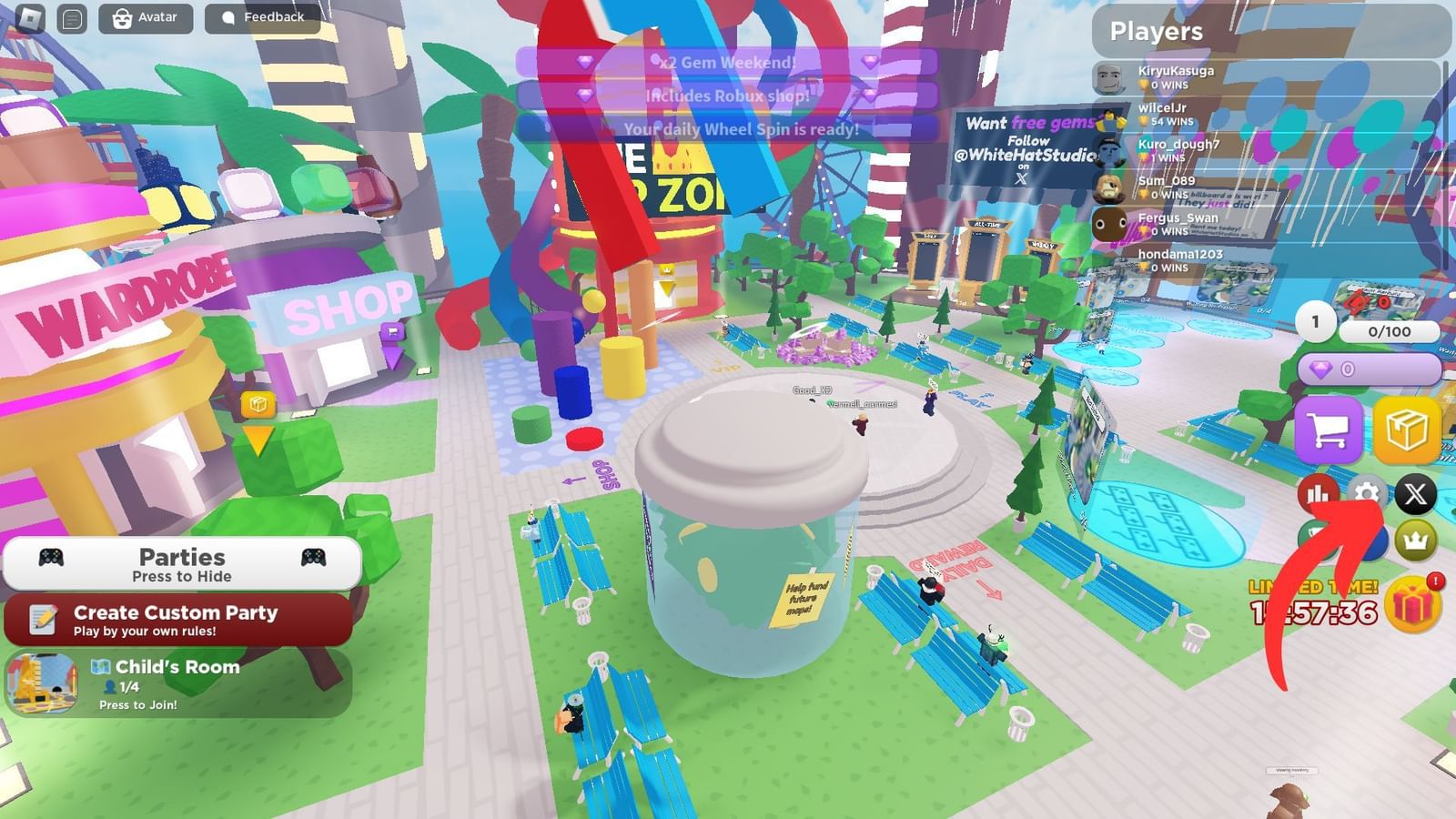Click the 0/100 progress bar
Image resolution: width=1456 pixels, height=819 pixels.
[1388, 331]
